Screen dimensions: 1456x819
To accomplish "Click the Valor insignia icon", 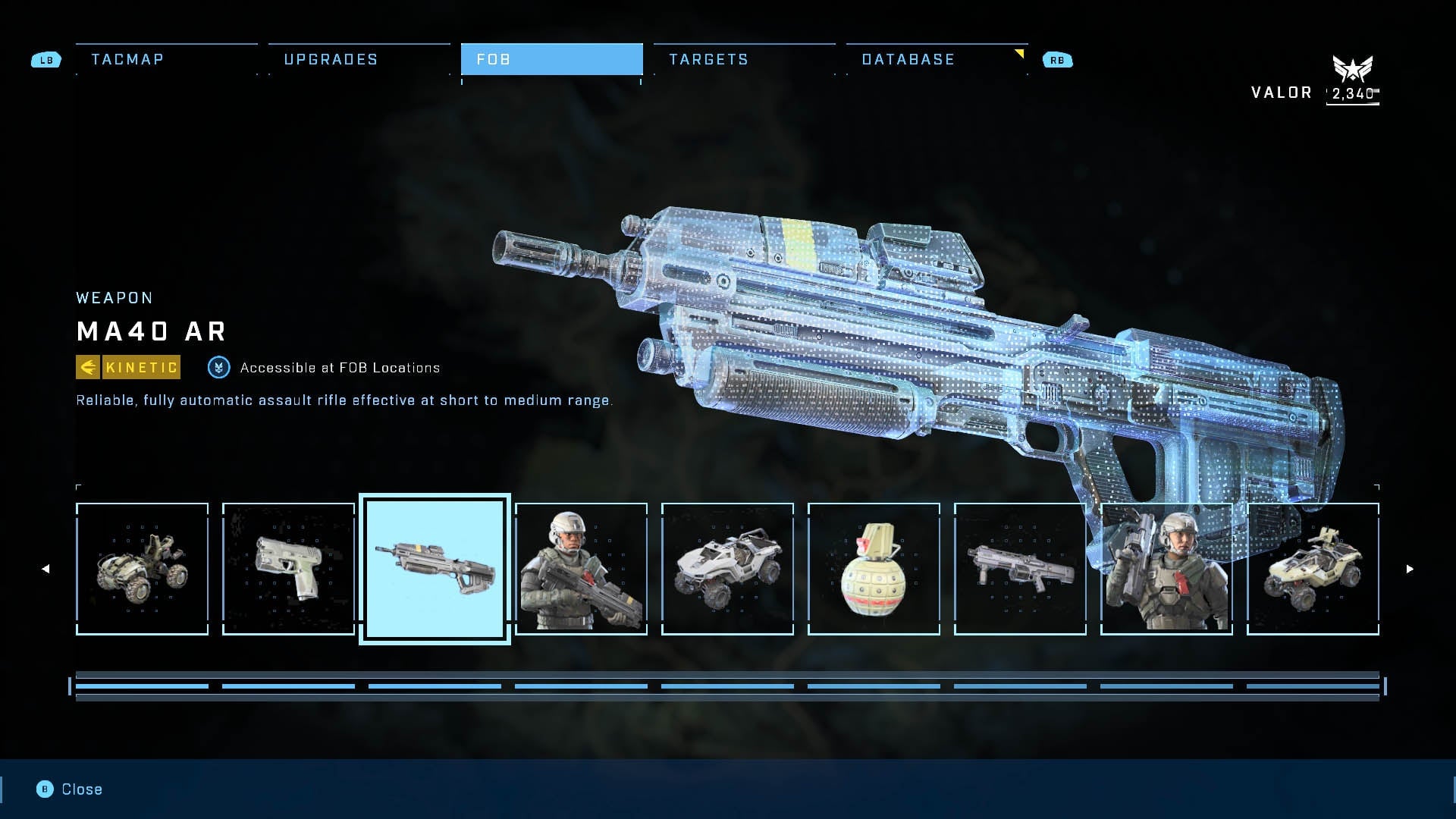I will coord(1354,70).
